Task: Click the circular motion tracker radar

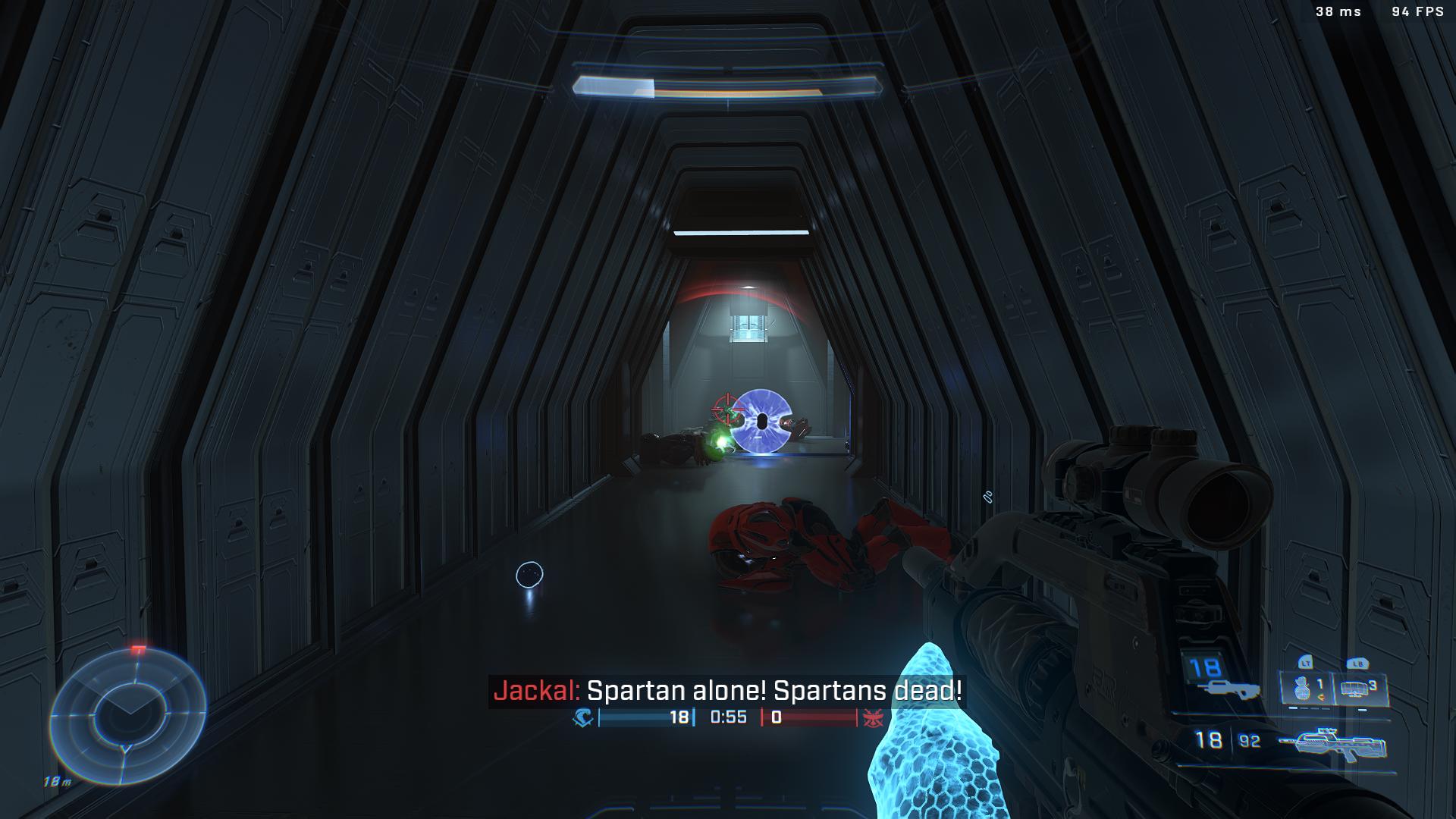Action: coord(127,715)
